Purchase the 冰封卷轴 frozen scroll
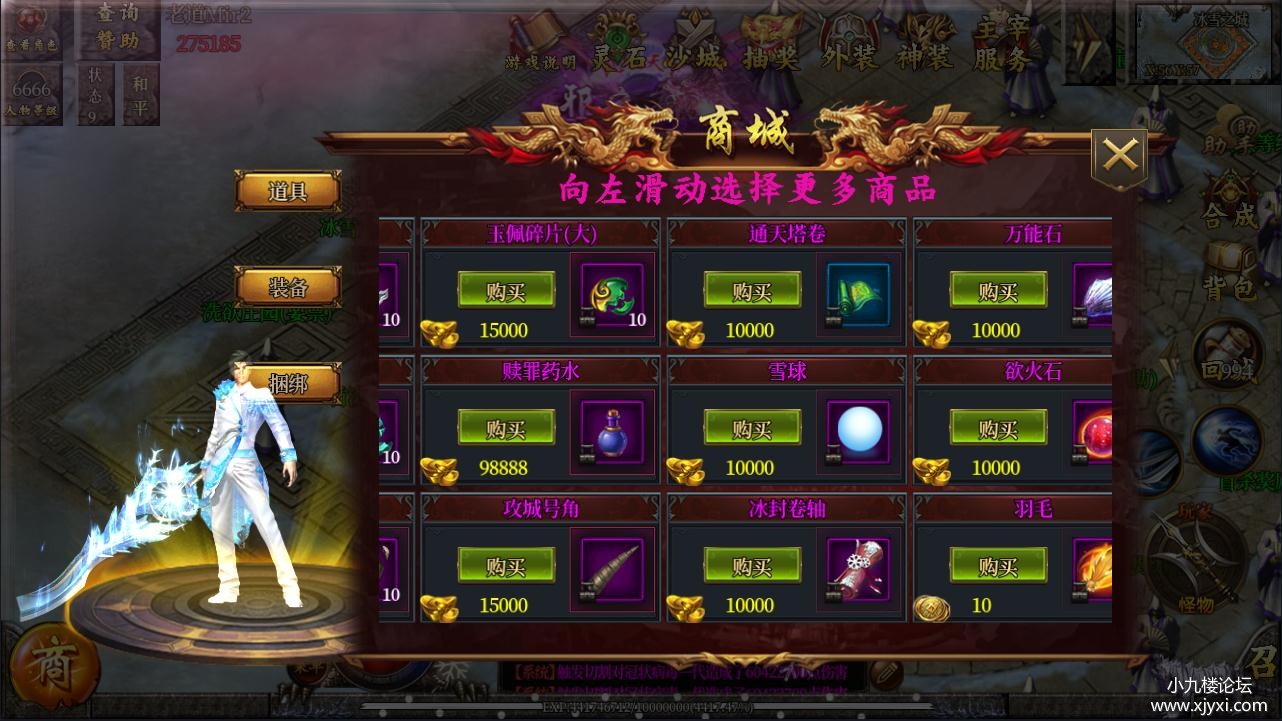This screenshot has height=721, width=1282. (x=752, y=567)
